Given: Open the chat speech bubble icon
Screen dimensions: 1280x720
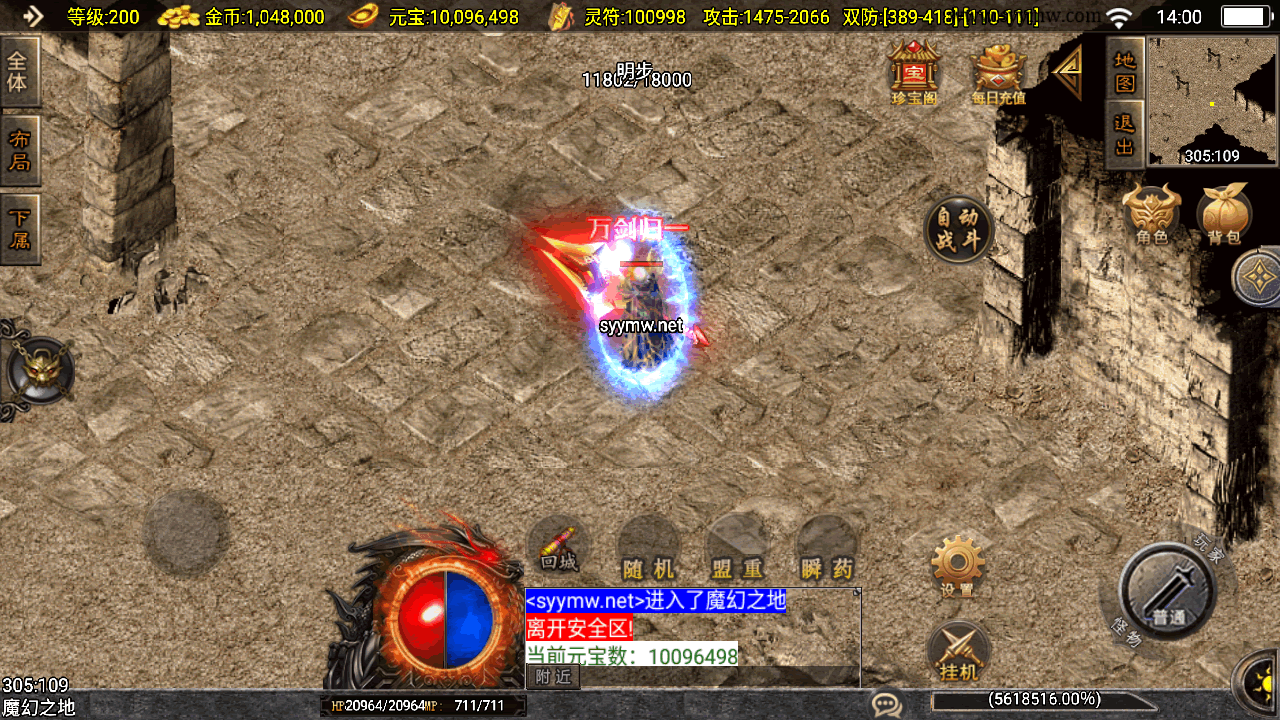Looking at the screenshot, I should 886,704.
